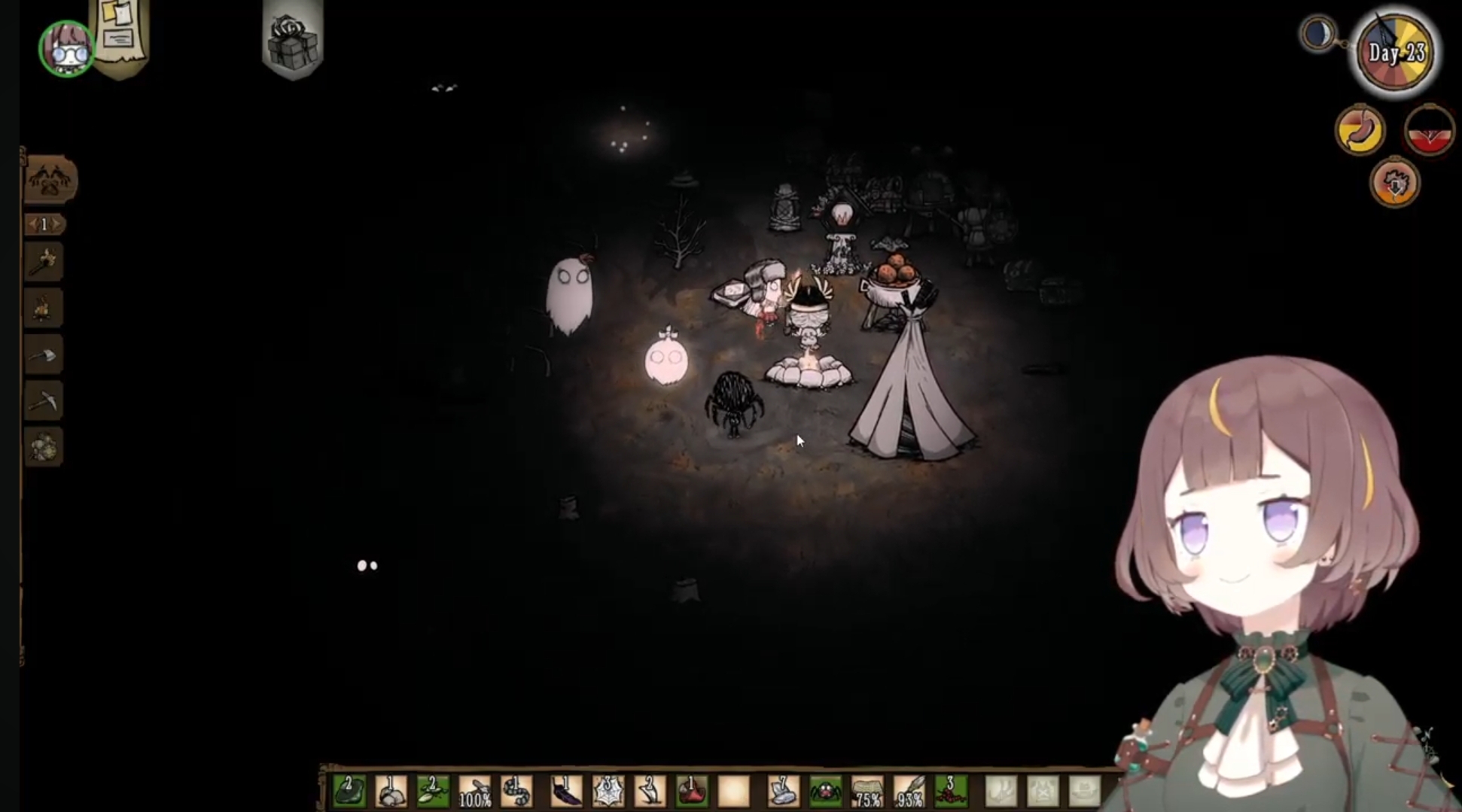The image size is (1462, 812).
Task: Select the stack of seven ice
Action: 783,791
